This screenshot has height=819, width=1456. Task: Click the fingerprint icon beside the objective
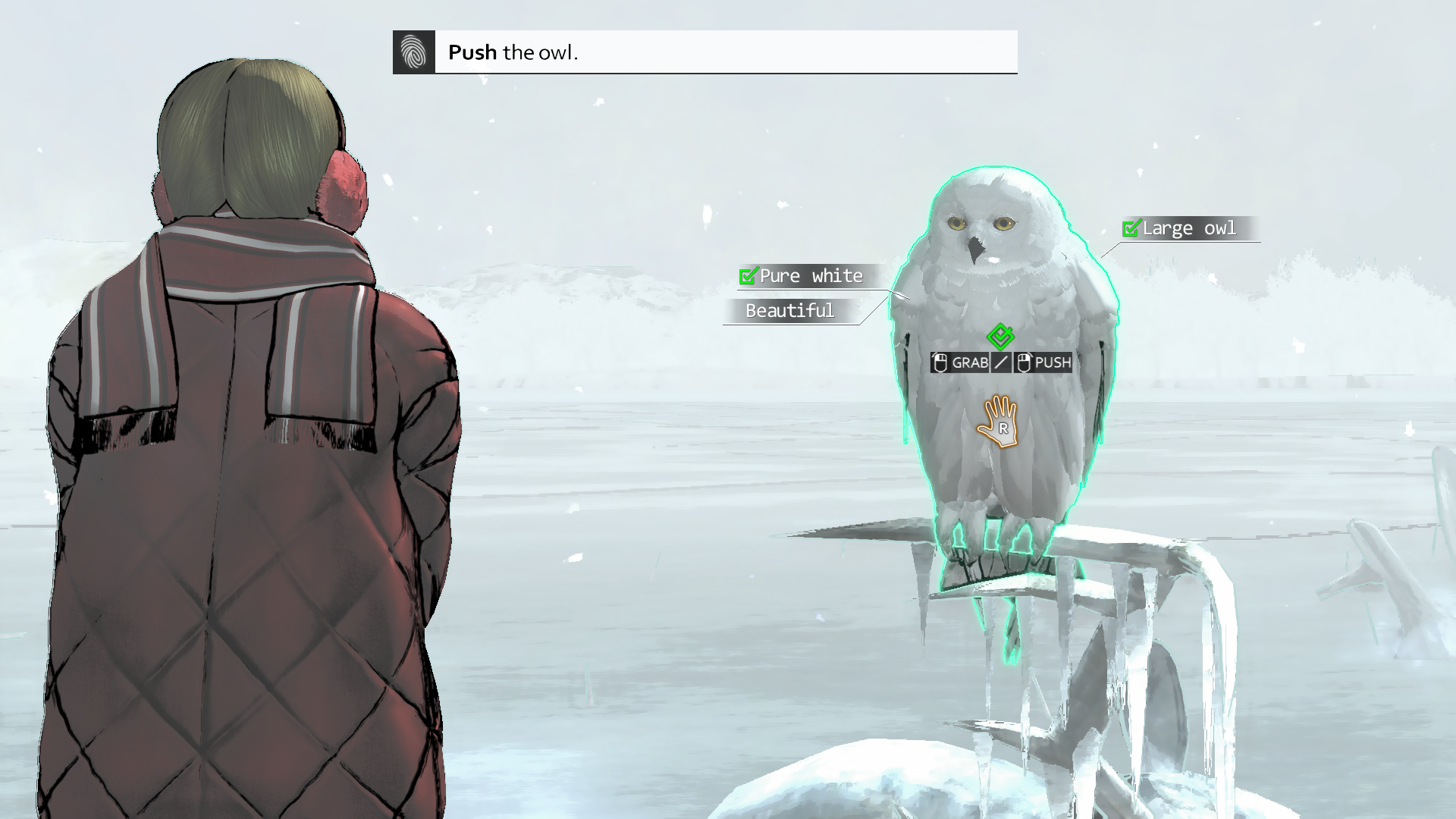click(413, 52)
